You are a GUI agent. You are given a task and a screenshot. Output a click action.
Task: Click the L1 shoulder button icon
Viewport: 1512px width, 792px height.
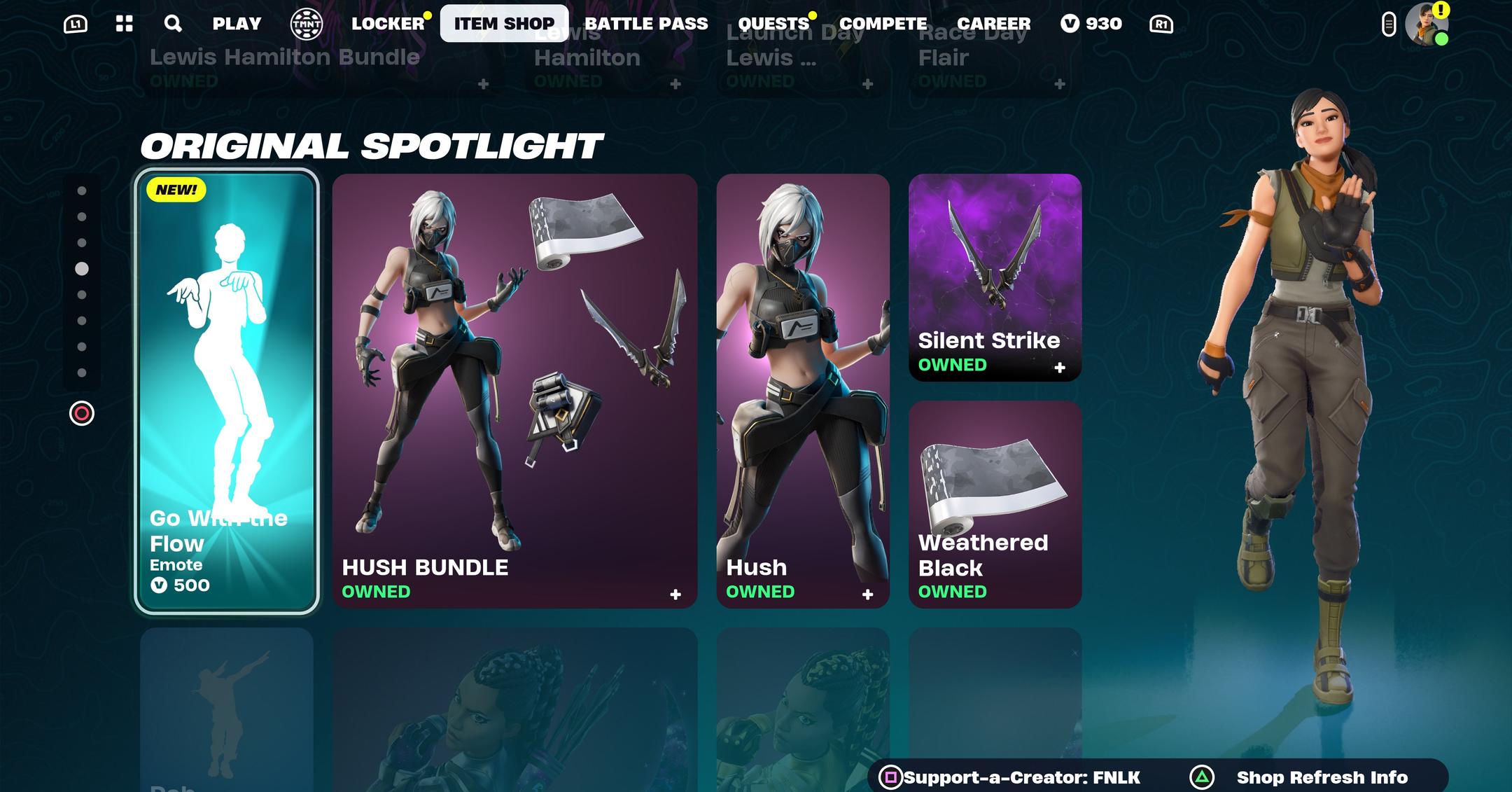[76, 22]
